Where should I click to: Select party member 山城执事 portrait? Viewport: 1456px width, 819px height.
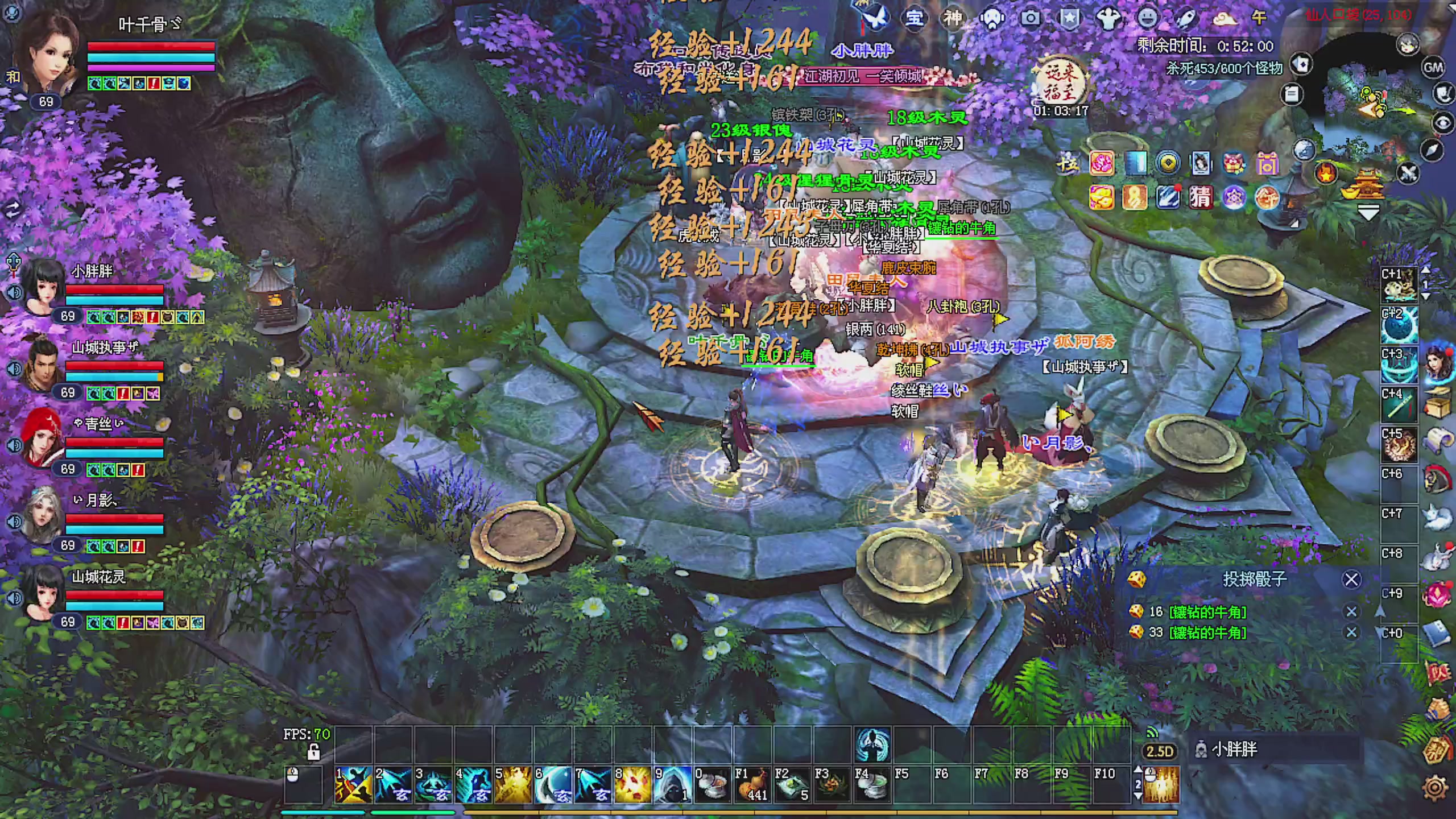pyautogui.click(x=42, y=364)
